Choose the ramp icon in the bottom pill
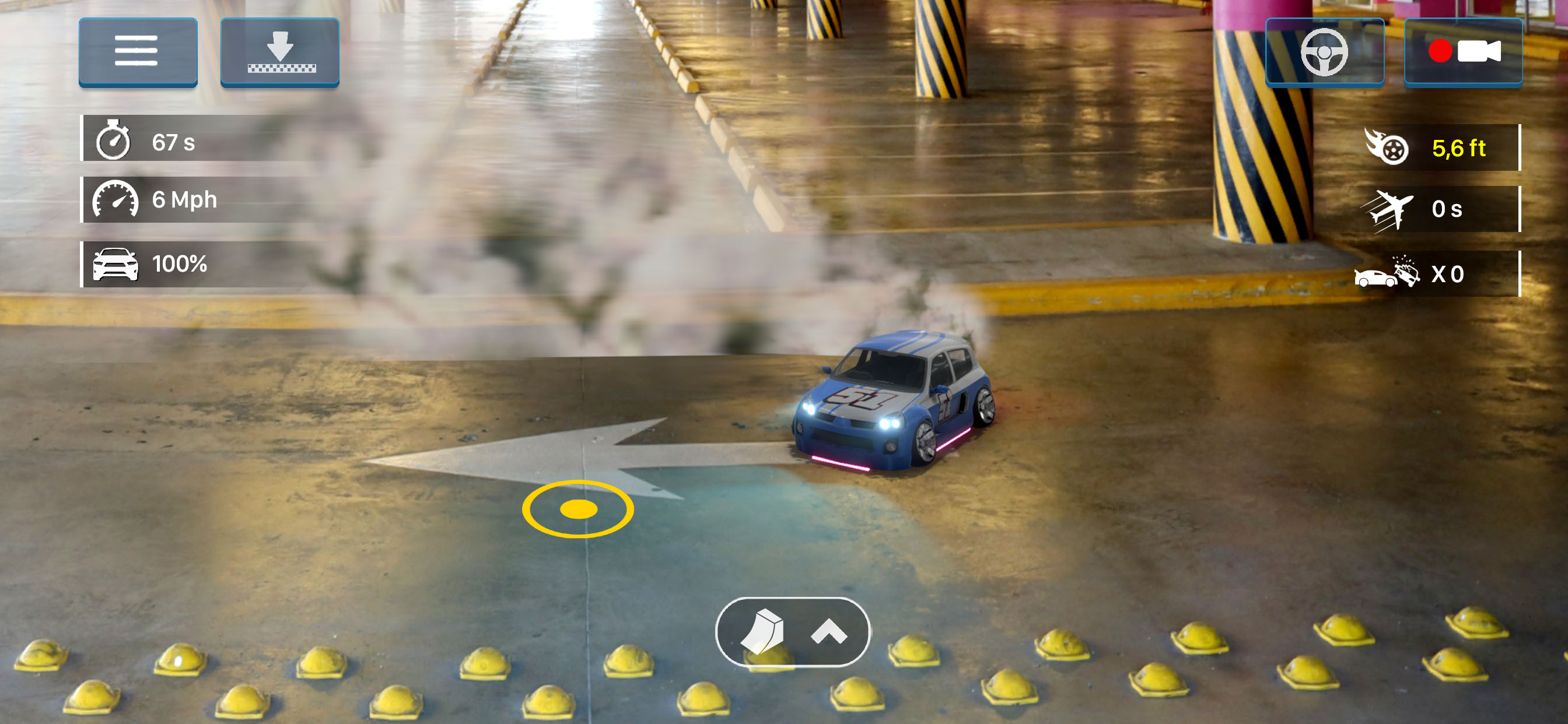1568x724 pixels. click(x=762, y=632)
